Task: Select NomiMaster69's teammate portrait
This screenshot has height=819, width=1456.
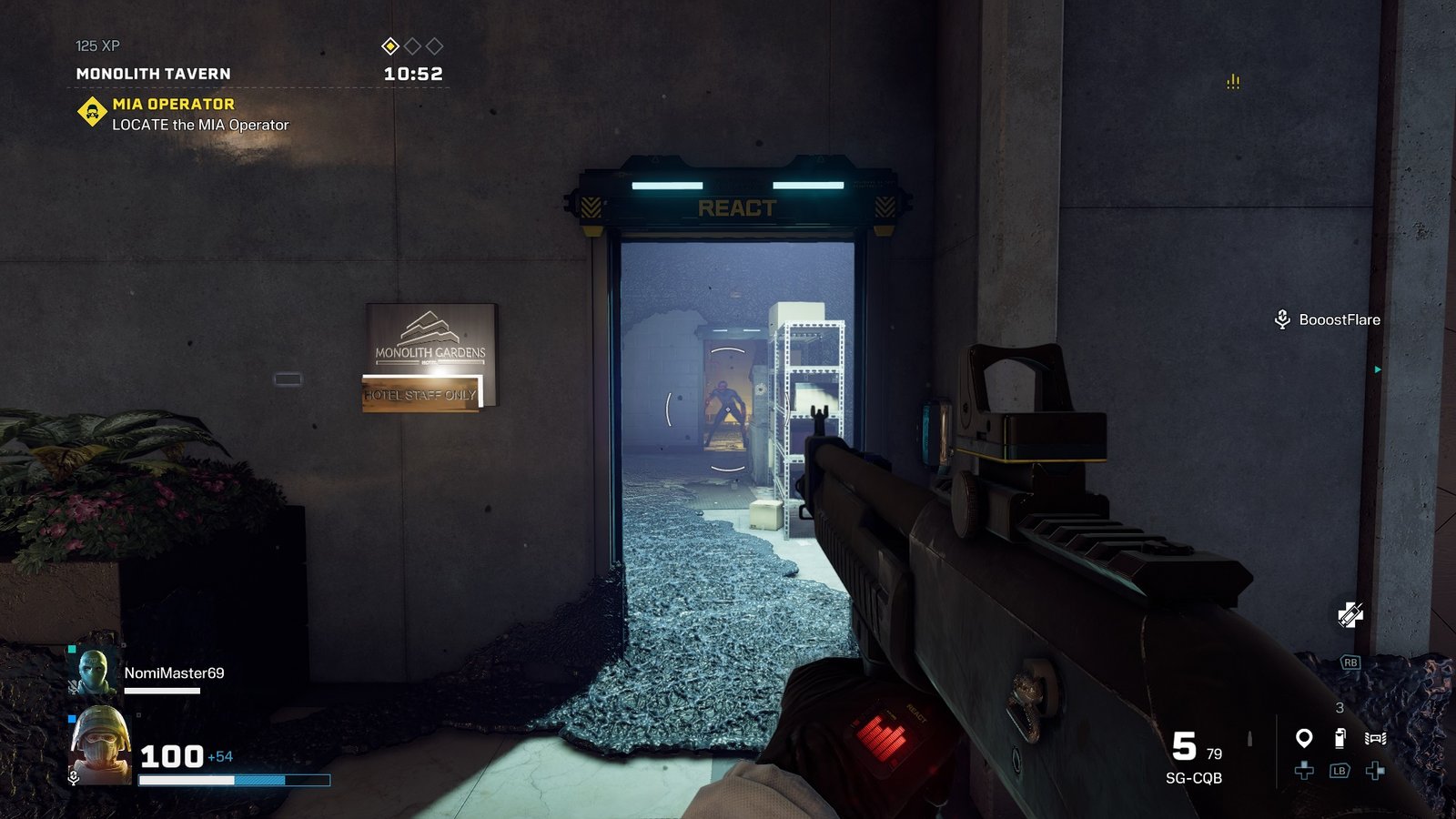Action: [93, 672]
